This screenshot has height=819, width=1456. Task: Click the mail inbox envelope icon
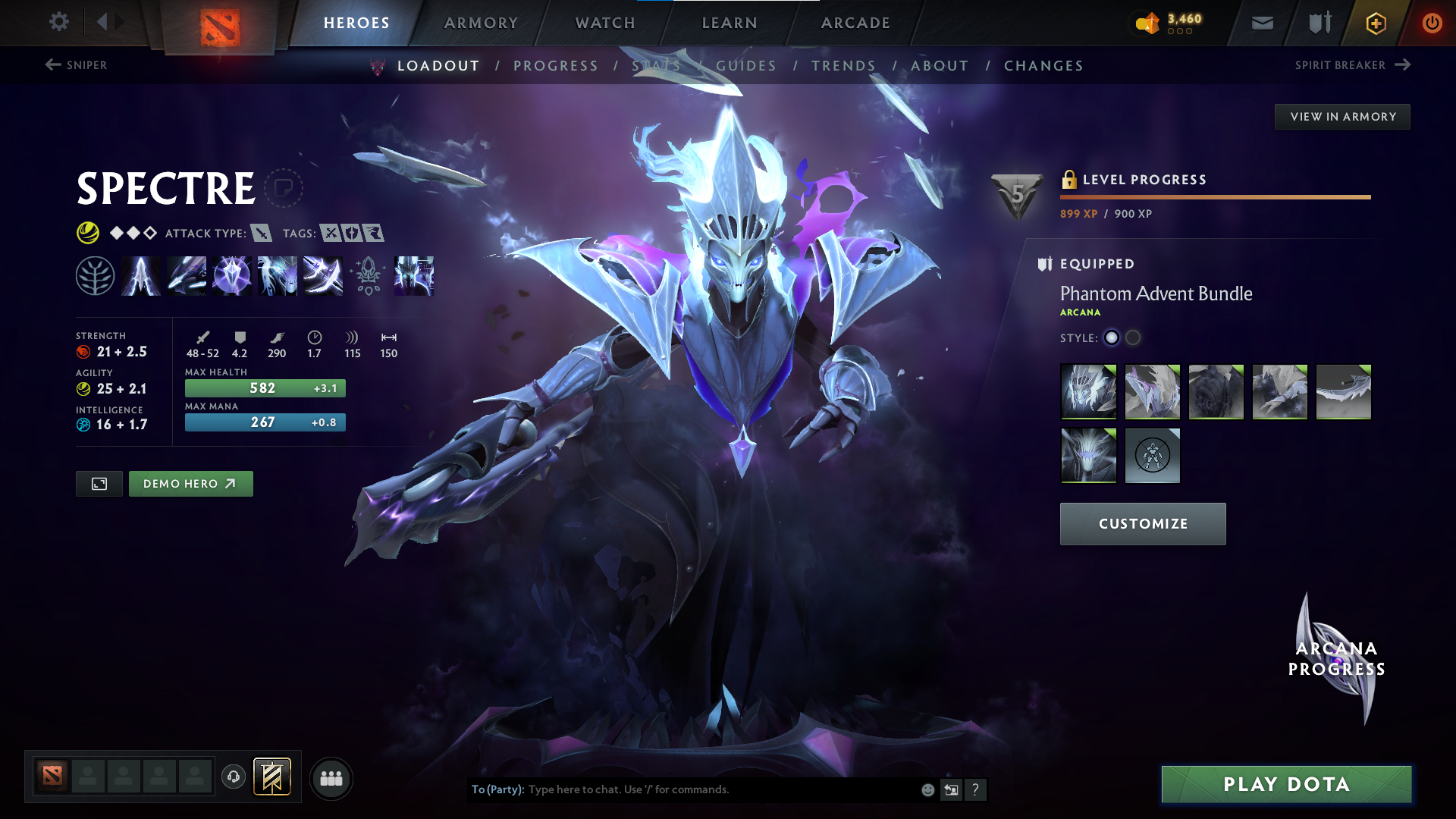[1261, 23]
